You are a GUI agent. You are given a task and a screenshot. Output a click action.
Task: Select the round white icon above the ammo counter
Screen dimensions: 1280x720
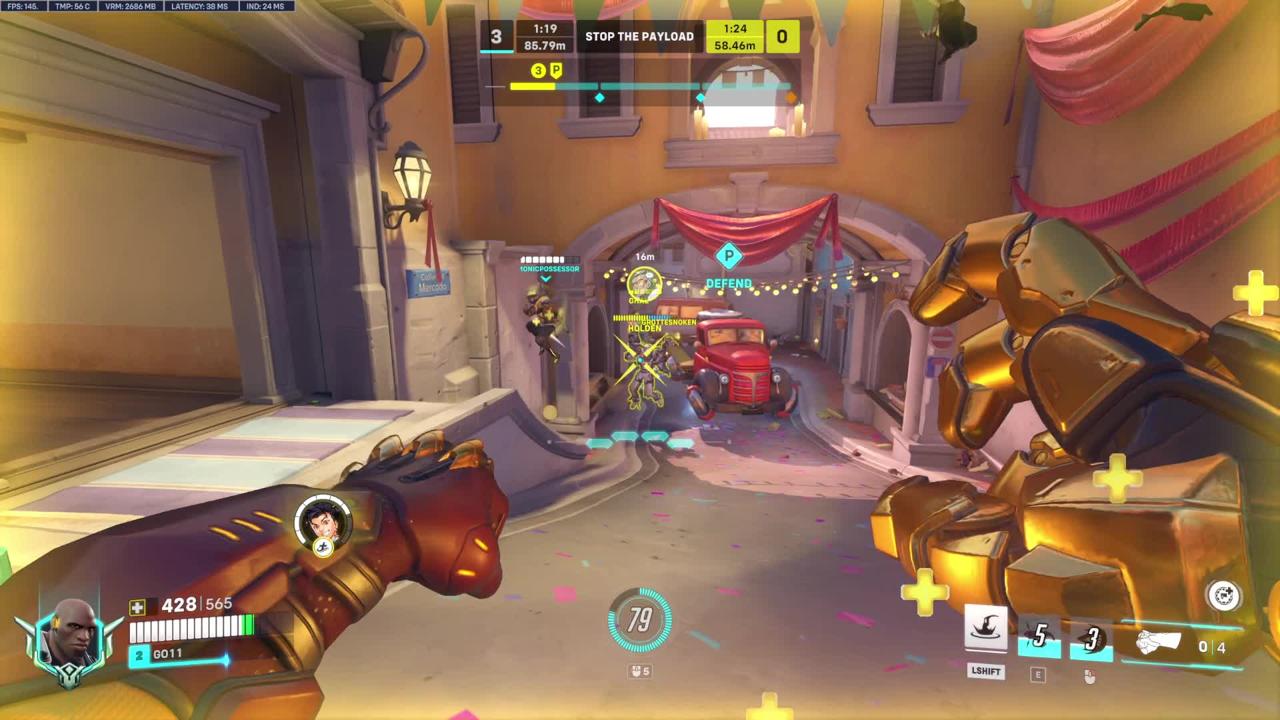1224,596
